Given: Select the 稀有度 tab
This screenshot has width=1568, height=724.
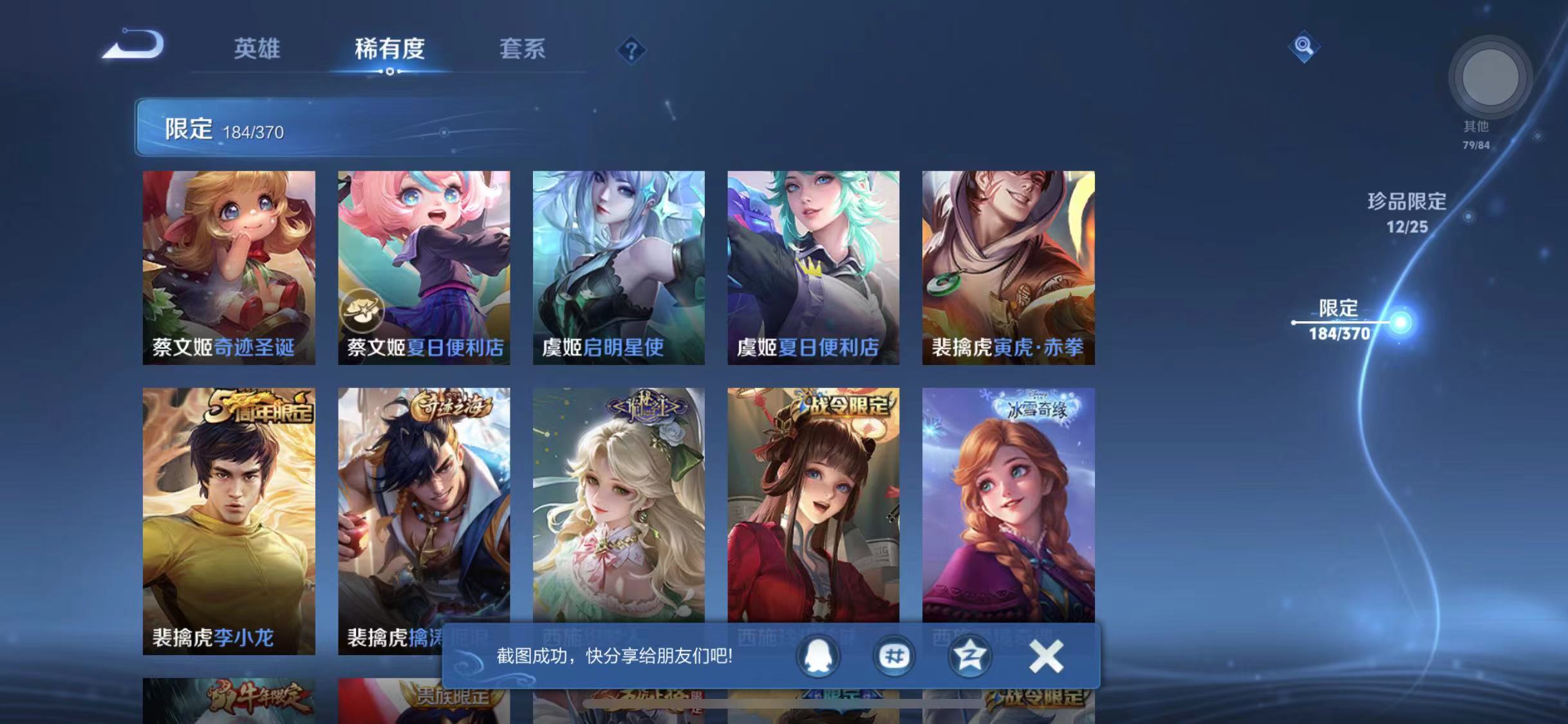Looking at the screenshot, I should tap(389, 49).
